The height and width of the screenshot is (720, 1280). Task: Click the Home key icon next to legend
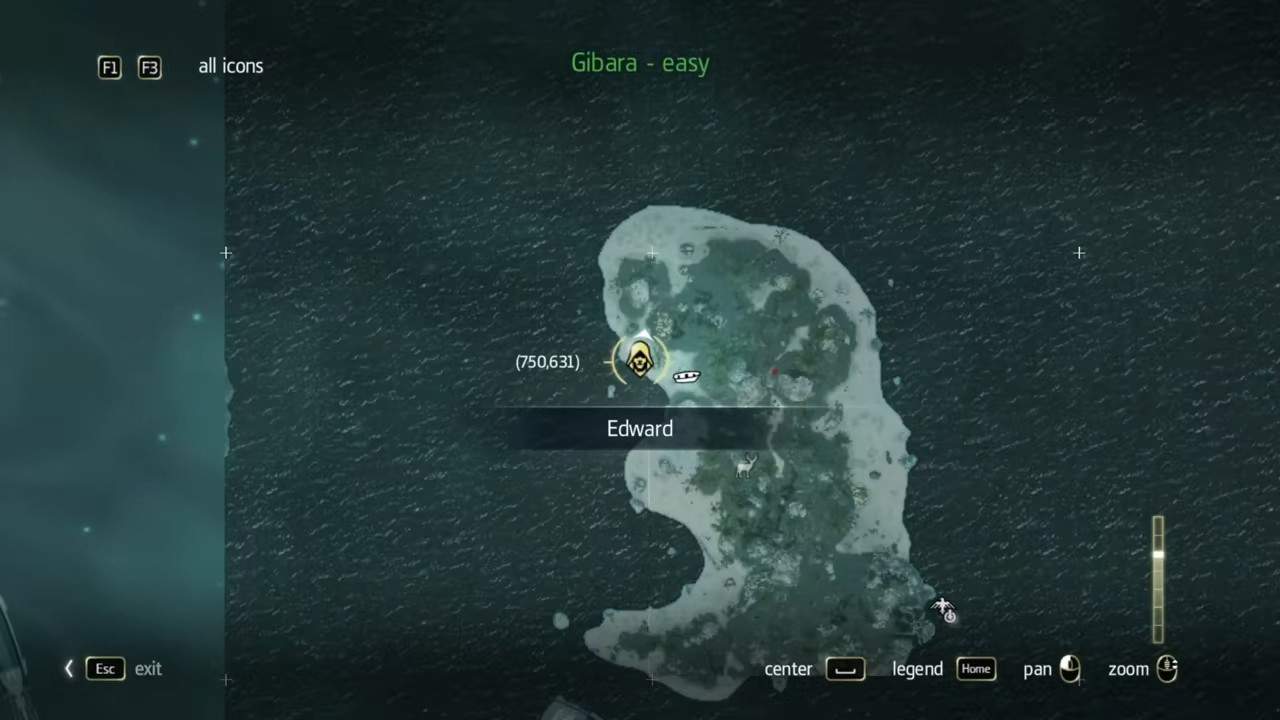976,669
